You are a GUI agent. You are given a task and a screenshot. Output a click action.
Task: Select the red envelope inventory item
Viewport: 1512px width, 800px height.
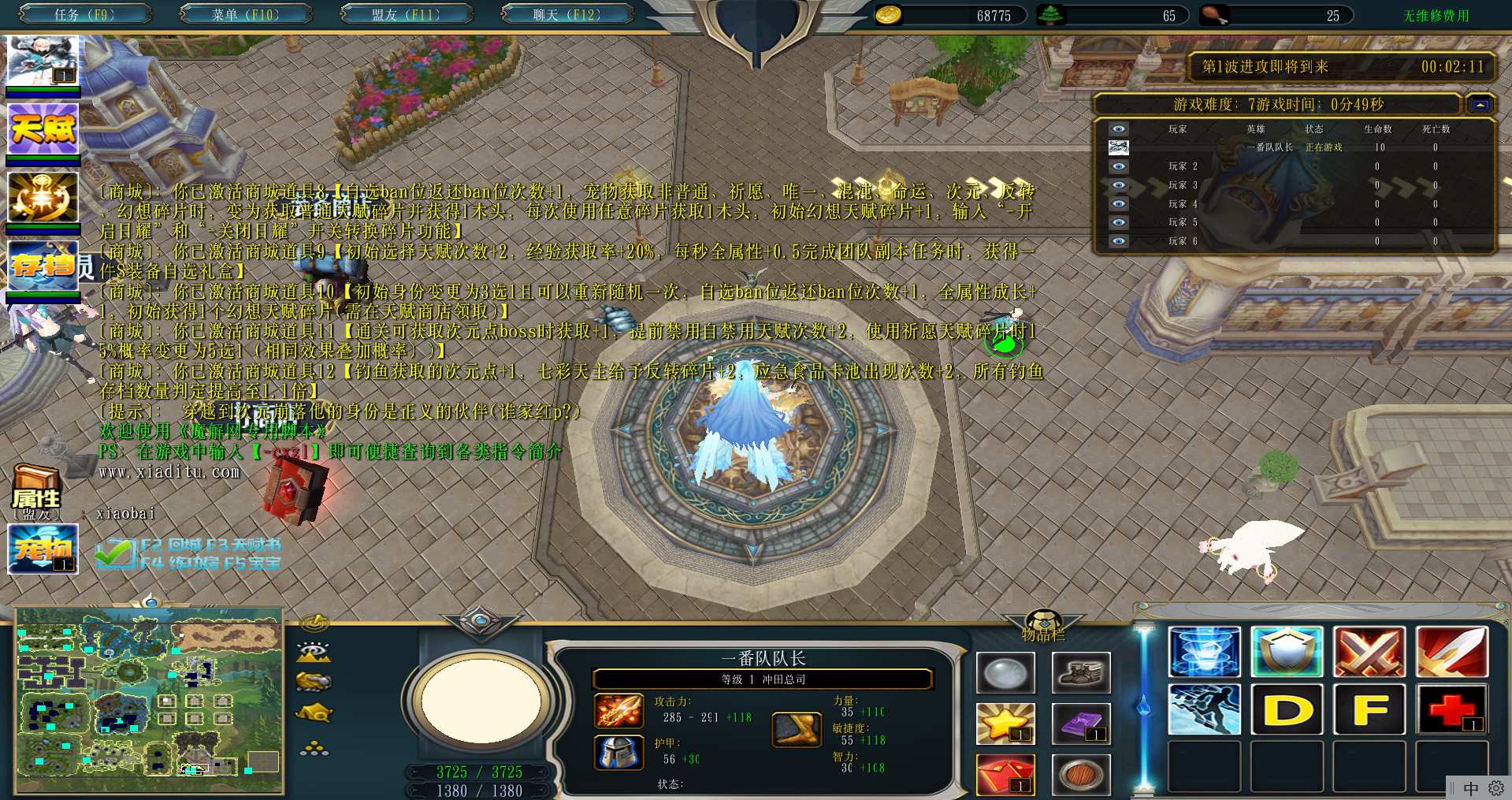(1005, 775)
